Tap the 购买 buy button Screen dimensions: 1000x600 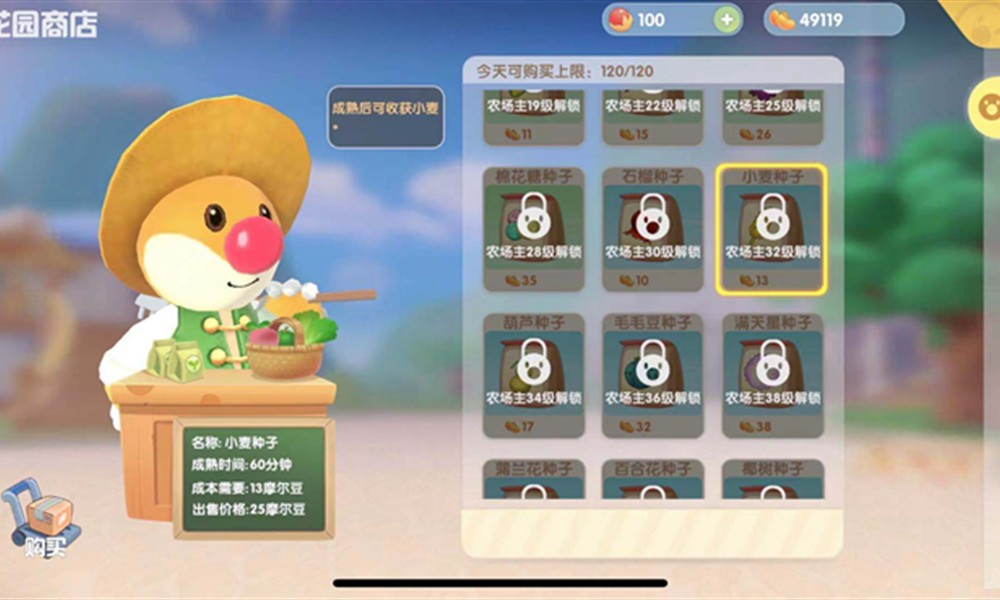(42, 522)
